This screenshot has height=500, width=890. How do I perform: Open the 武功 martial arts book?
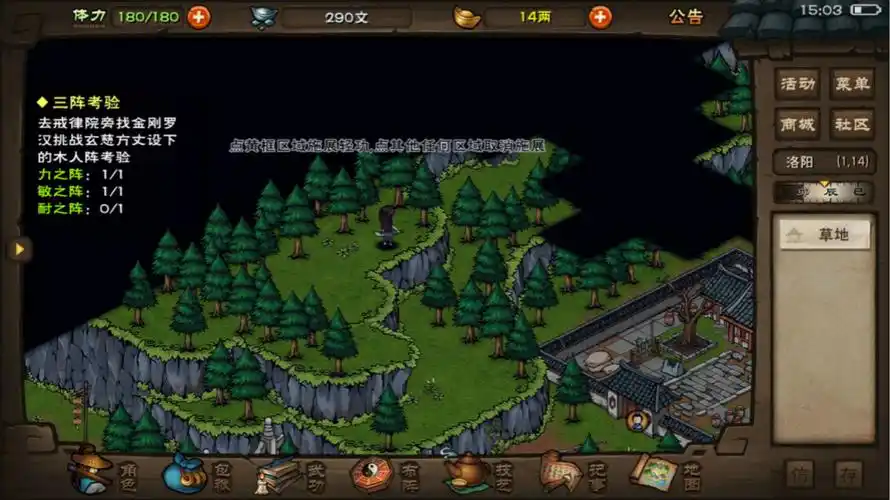point(292,470)
